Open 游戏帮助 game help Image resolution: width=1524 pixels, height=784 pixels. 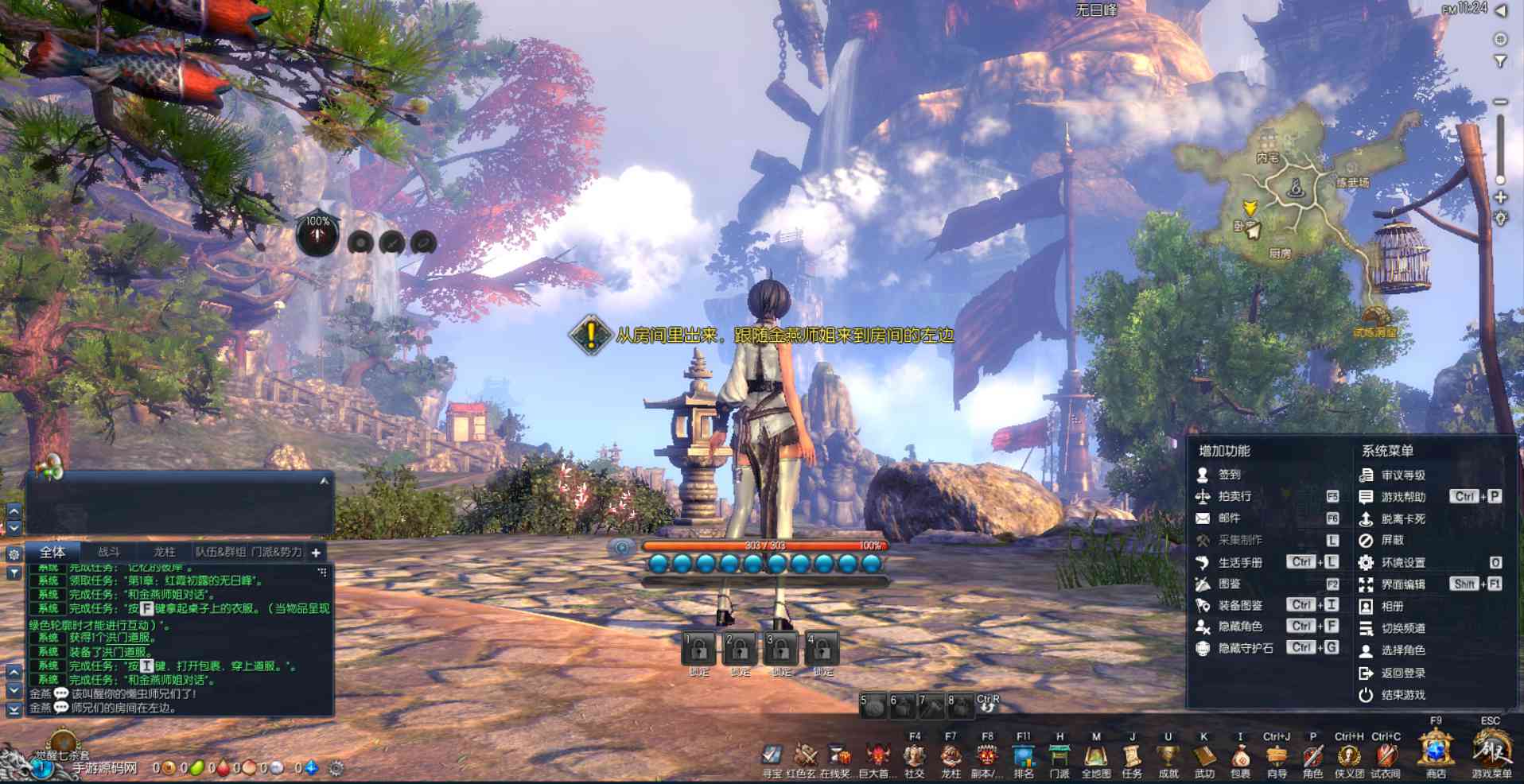point(1402,497)
